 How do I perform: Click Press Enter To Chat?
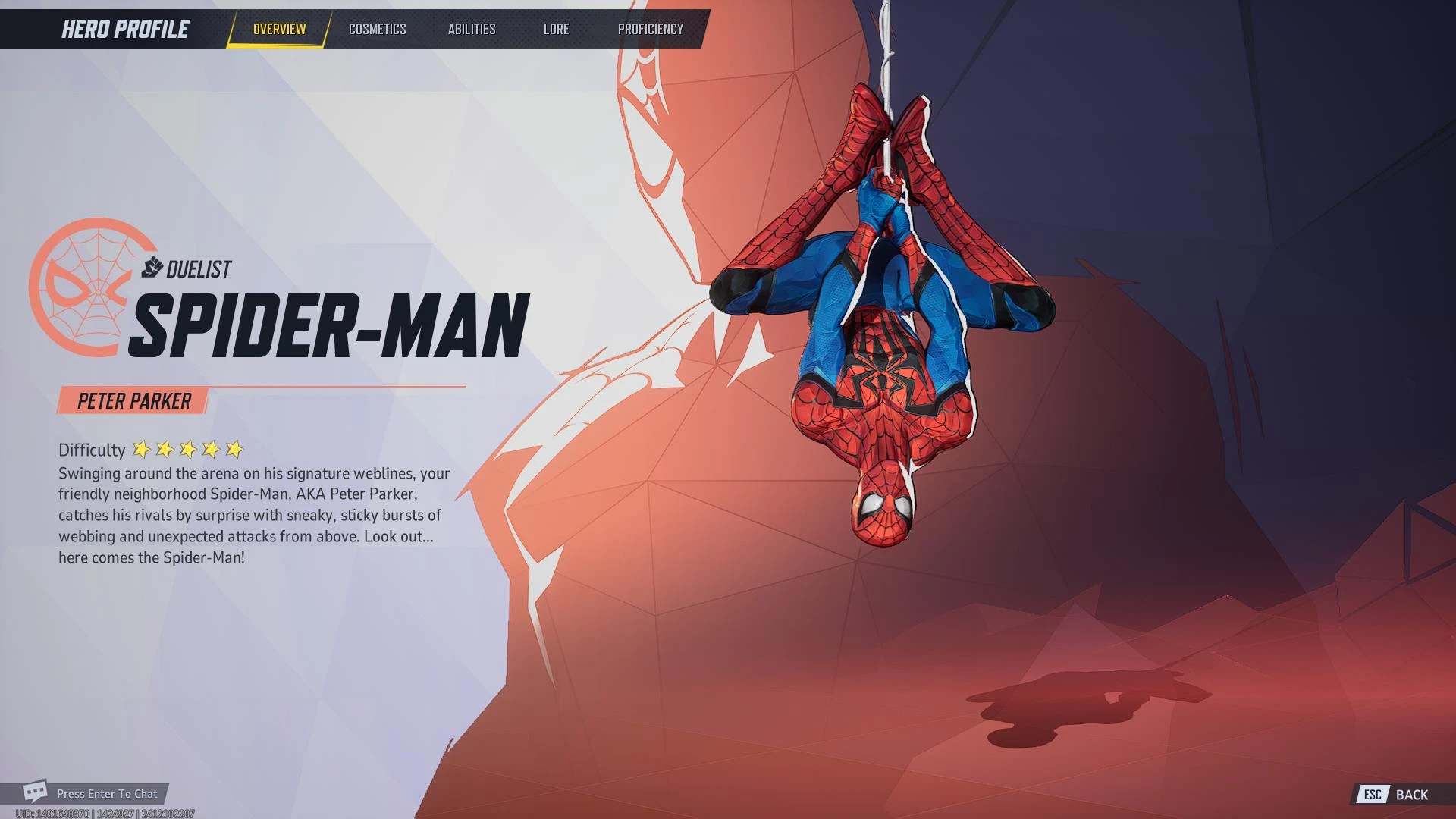coord(106,793)
